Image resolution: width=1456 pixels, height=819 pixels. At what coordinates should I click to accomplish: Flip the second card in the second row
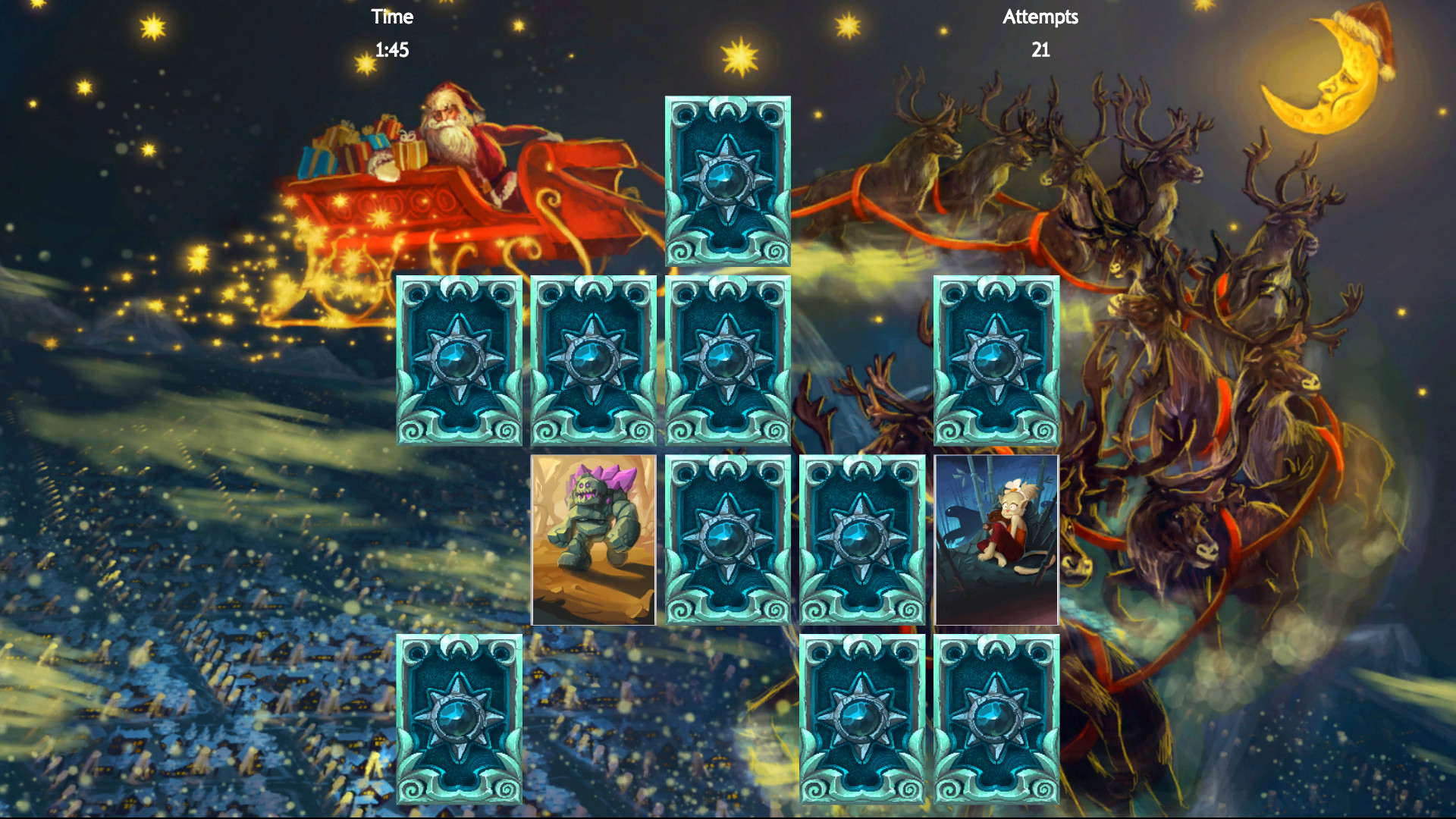point(594,360)
